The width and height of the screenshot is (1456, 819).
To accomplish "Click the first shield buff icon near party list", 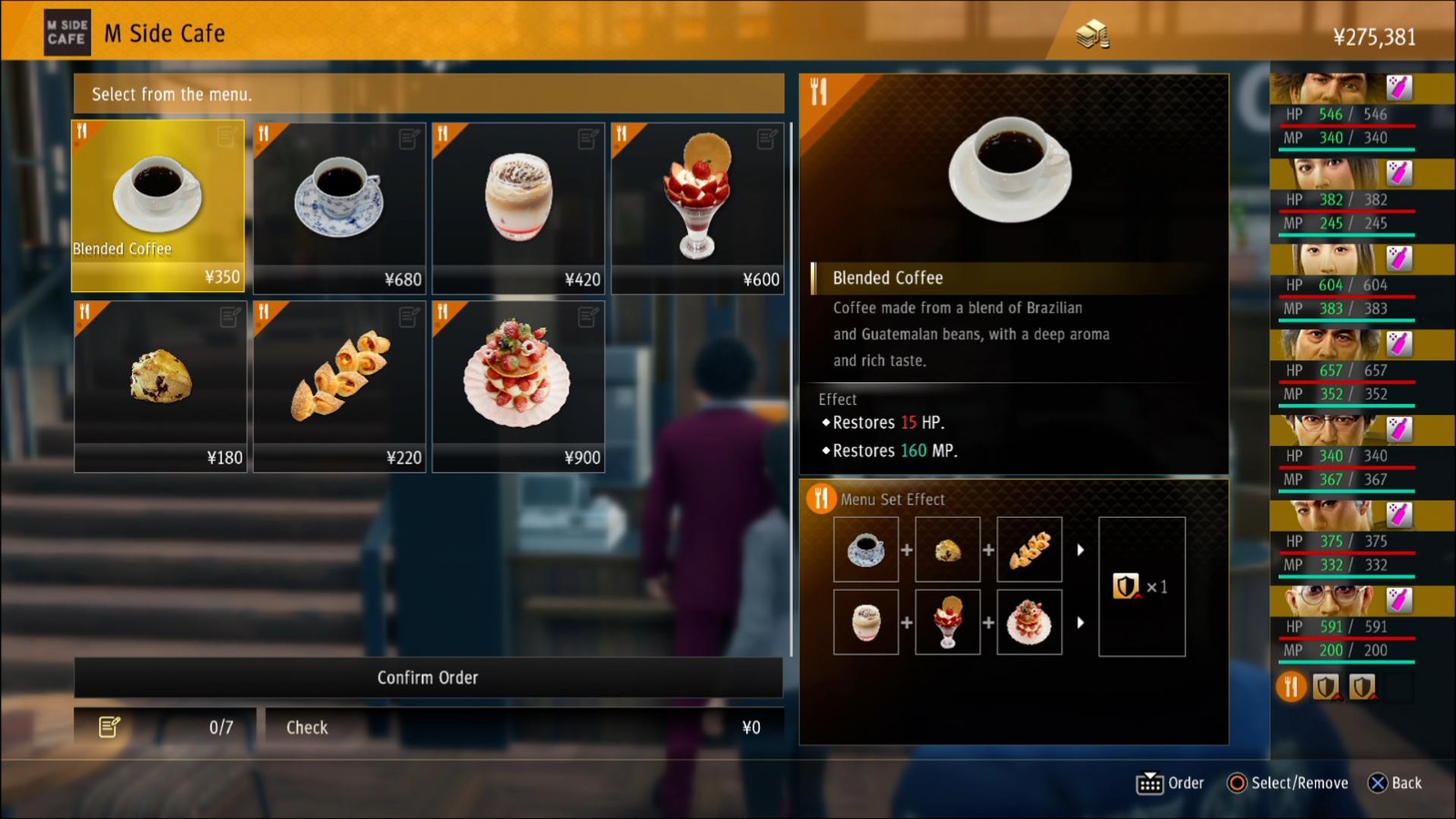I will (x=1328, y=687).
